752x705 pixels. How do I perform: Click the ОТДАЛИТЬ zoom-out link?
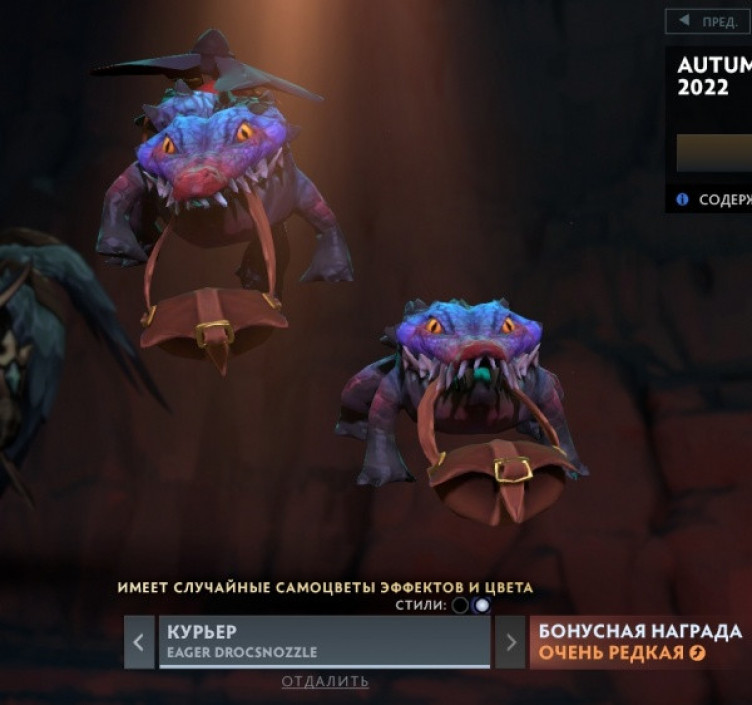click(325, 682)
